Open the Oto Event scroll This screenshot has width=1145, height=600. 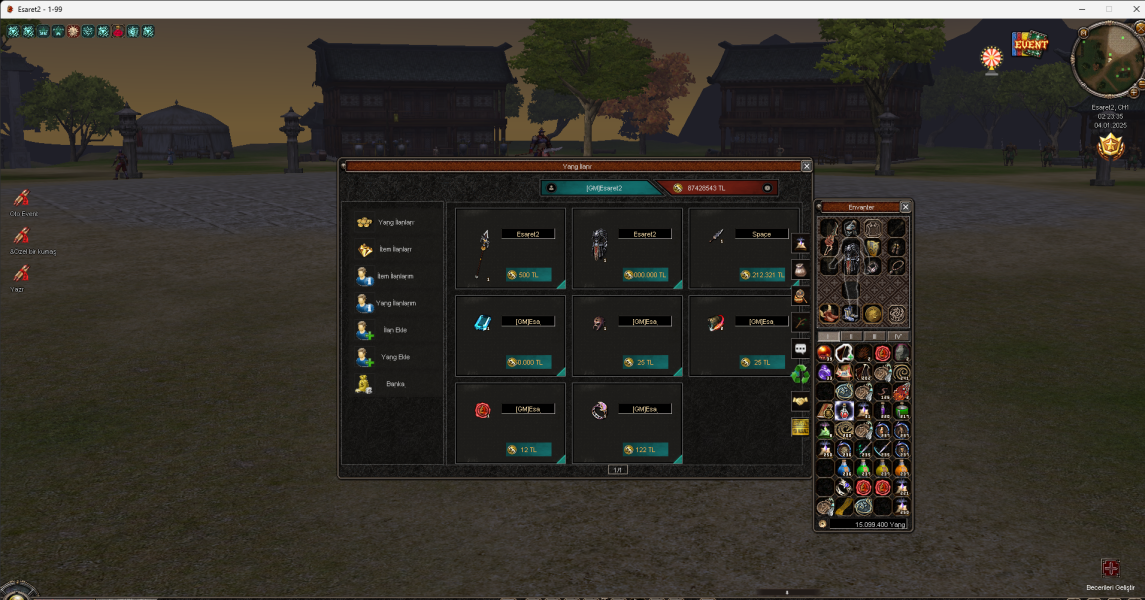pyautogui.click(x=22, y=201)
